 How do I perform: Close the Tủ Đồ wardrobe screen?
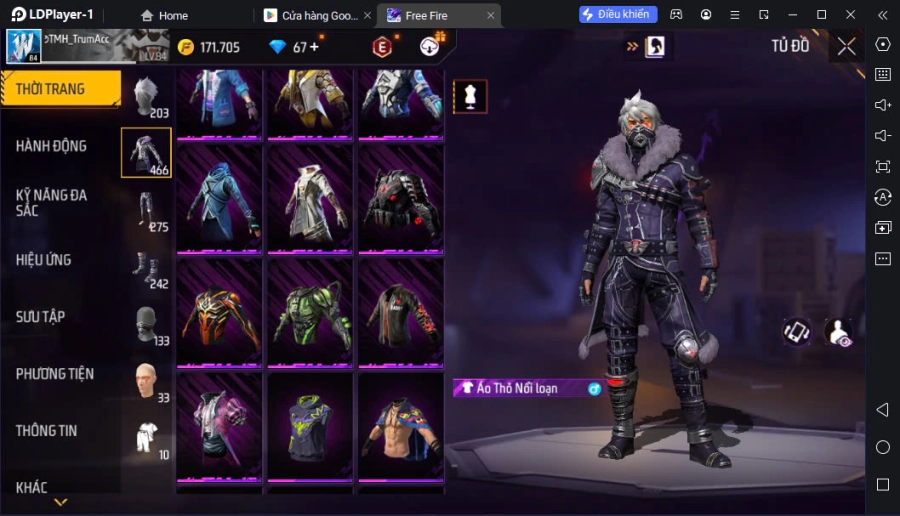coord(847,46)
